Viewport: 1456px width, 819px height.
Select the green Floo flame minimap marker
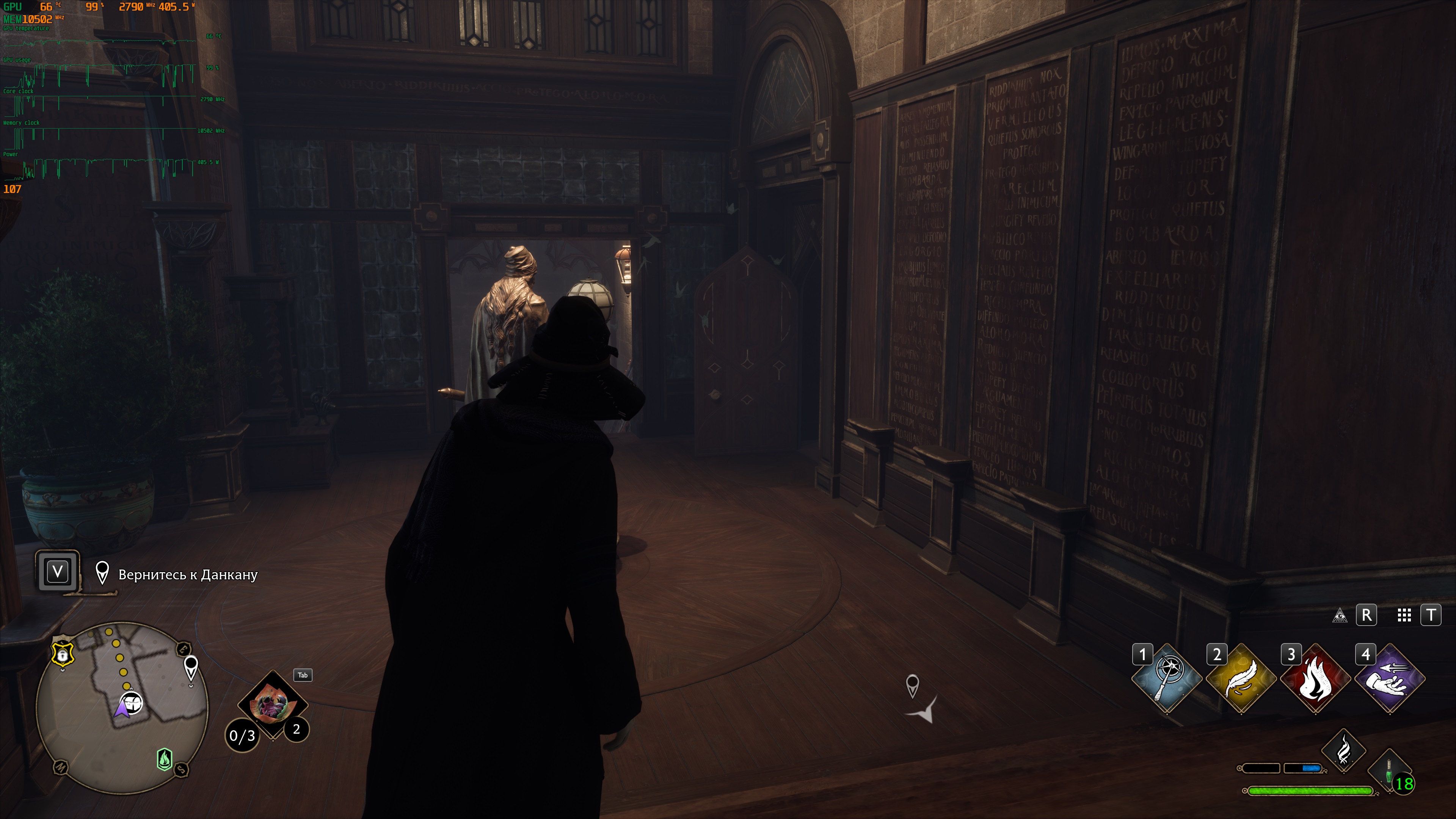pos(165,759)
